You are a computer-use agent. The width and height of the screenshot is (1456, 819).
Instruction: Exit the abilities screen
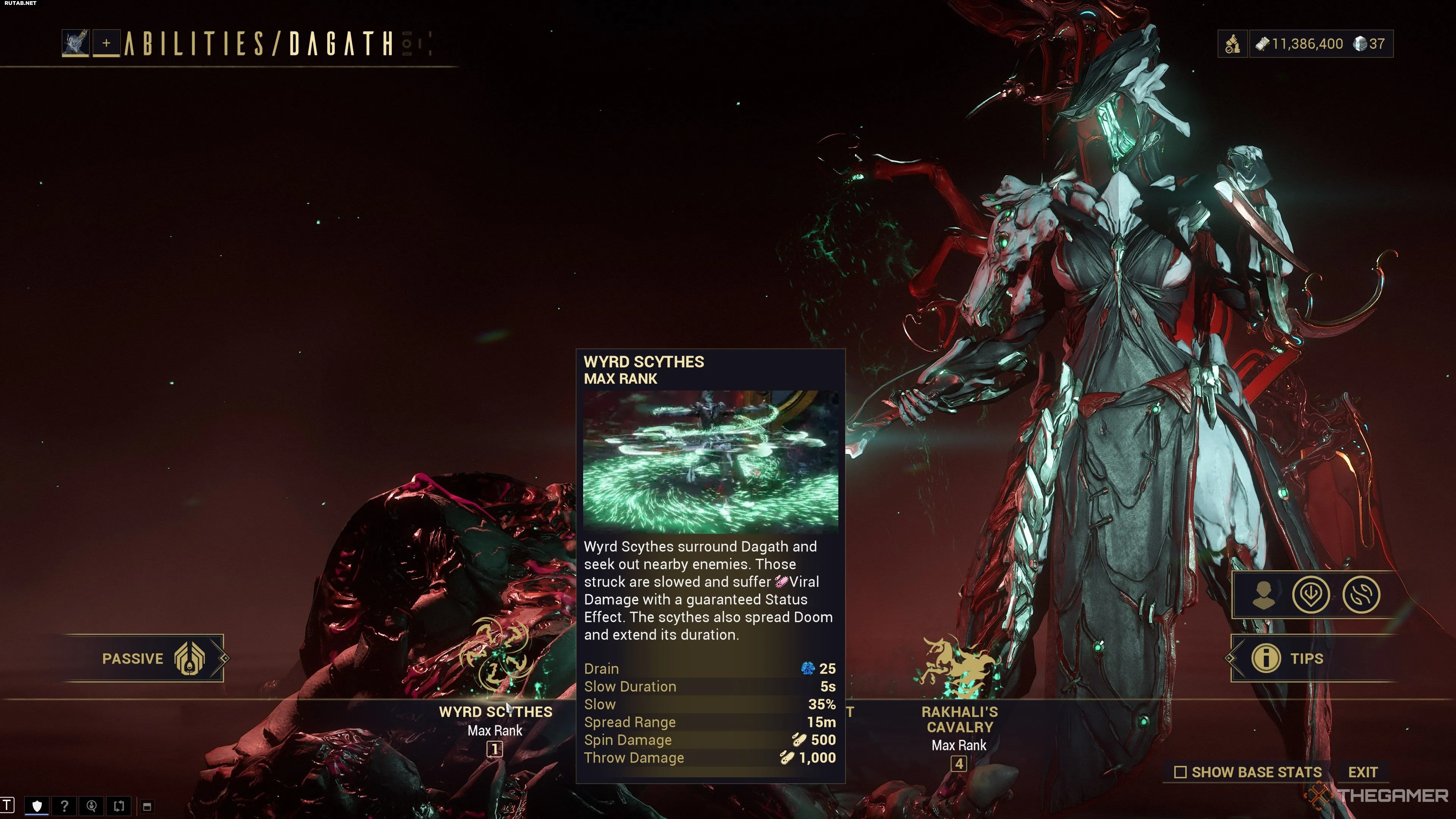click(1362, 772)
